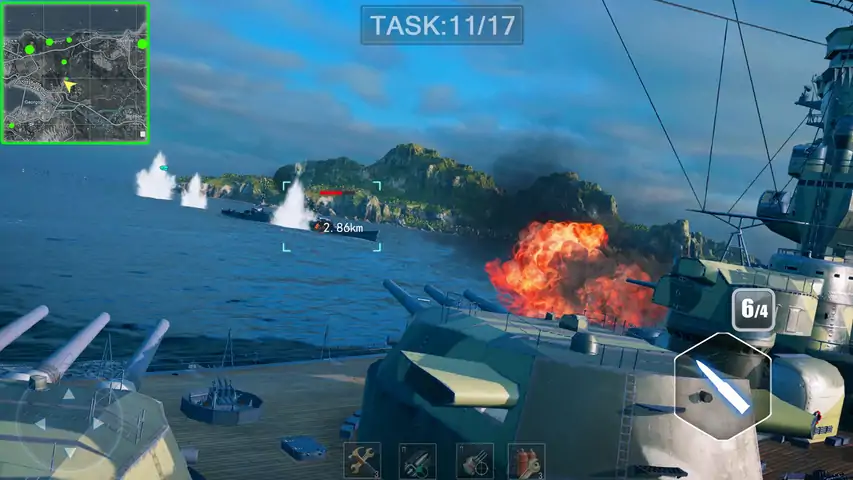Use the red fire extinguisher consumable
The width and height of the screenshot is (853, 480).
[x=526, y=461]
